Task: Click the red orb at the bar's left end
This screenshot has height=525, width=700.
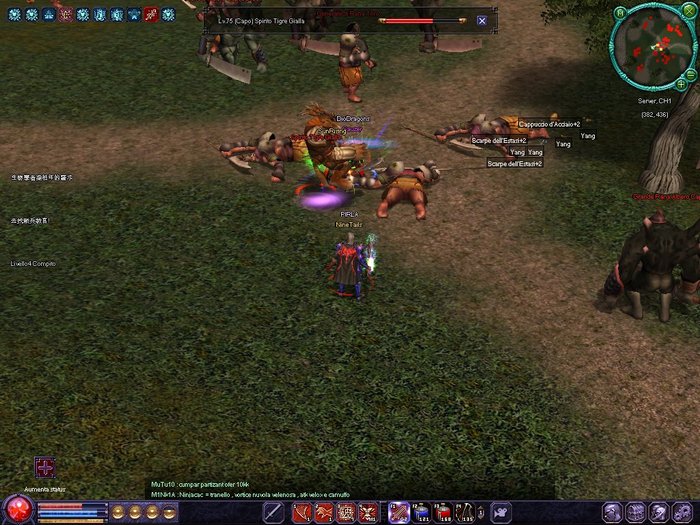Action: (x=17, y=510)
